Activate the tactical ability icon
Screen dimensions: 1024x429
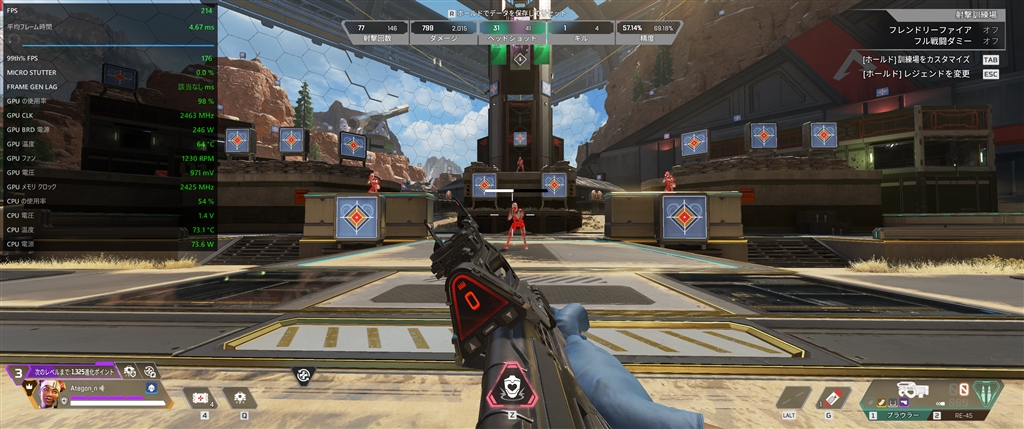point(241,397)
